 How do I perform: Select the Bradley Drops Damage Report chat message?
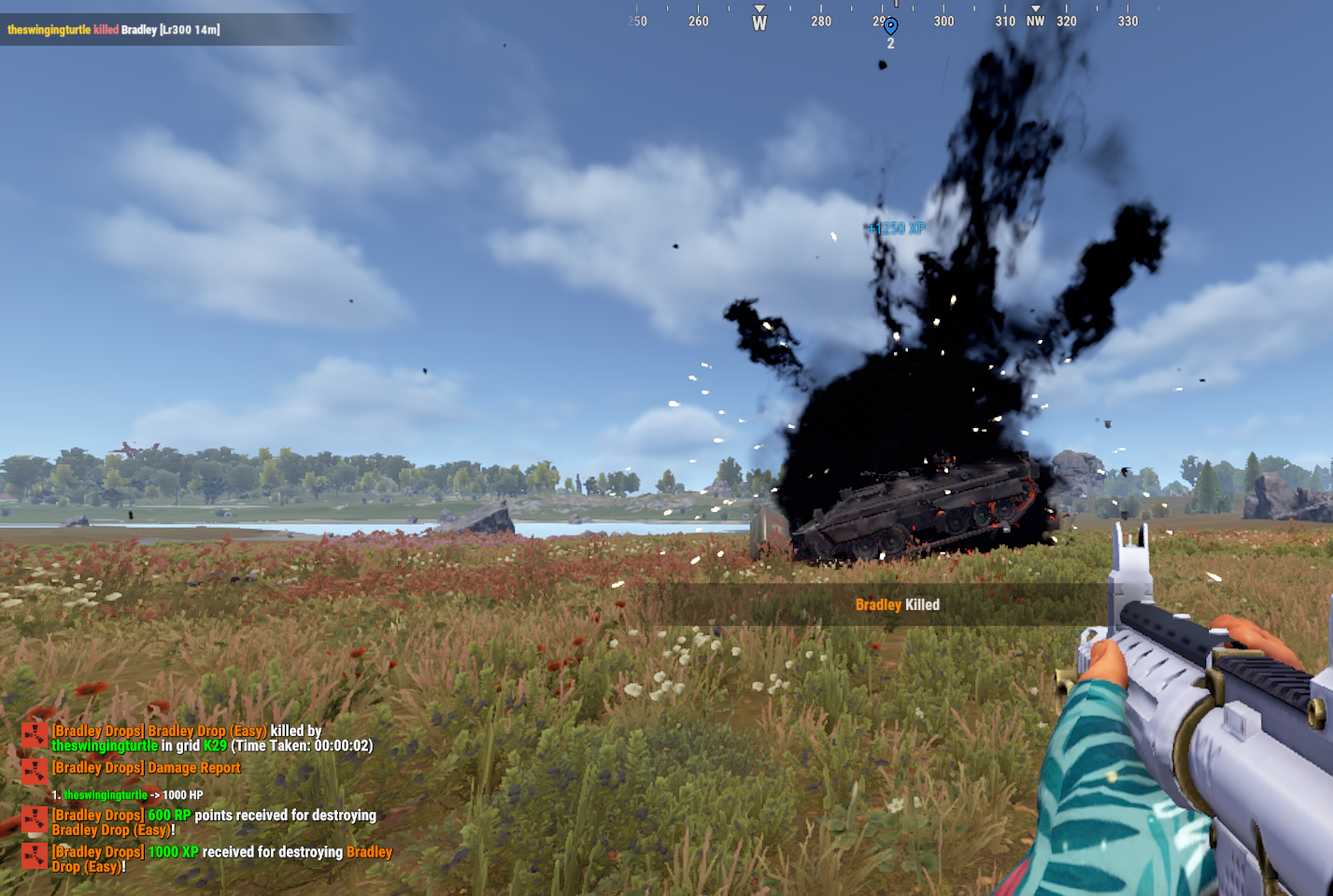147,768
